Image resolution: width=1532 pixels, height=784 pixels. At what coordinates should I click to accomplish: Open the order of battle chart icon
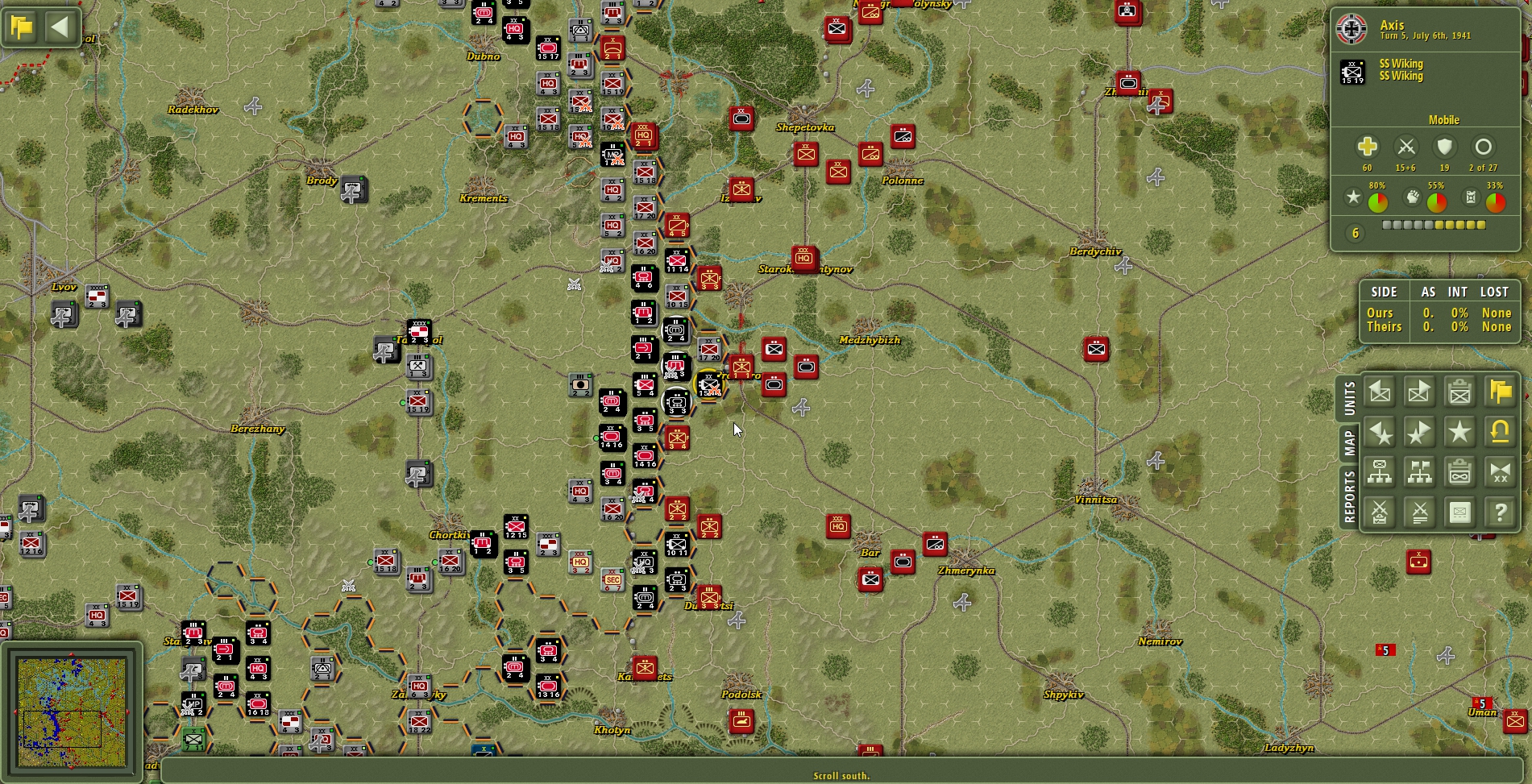(1381, 472)
